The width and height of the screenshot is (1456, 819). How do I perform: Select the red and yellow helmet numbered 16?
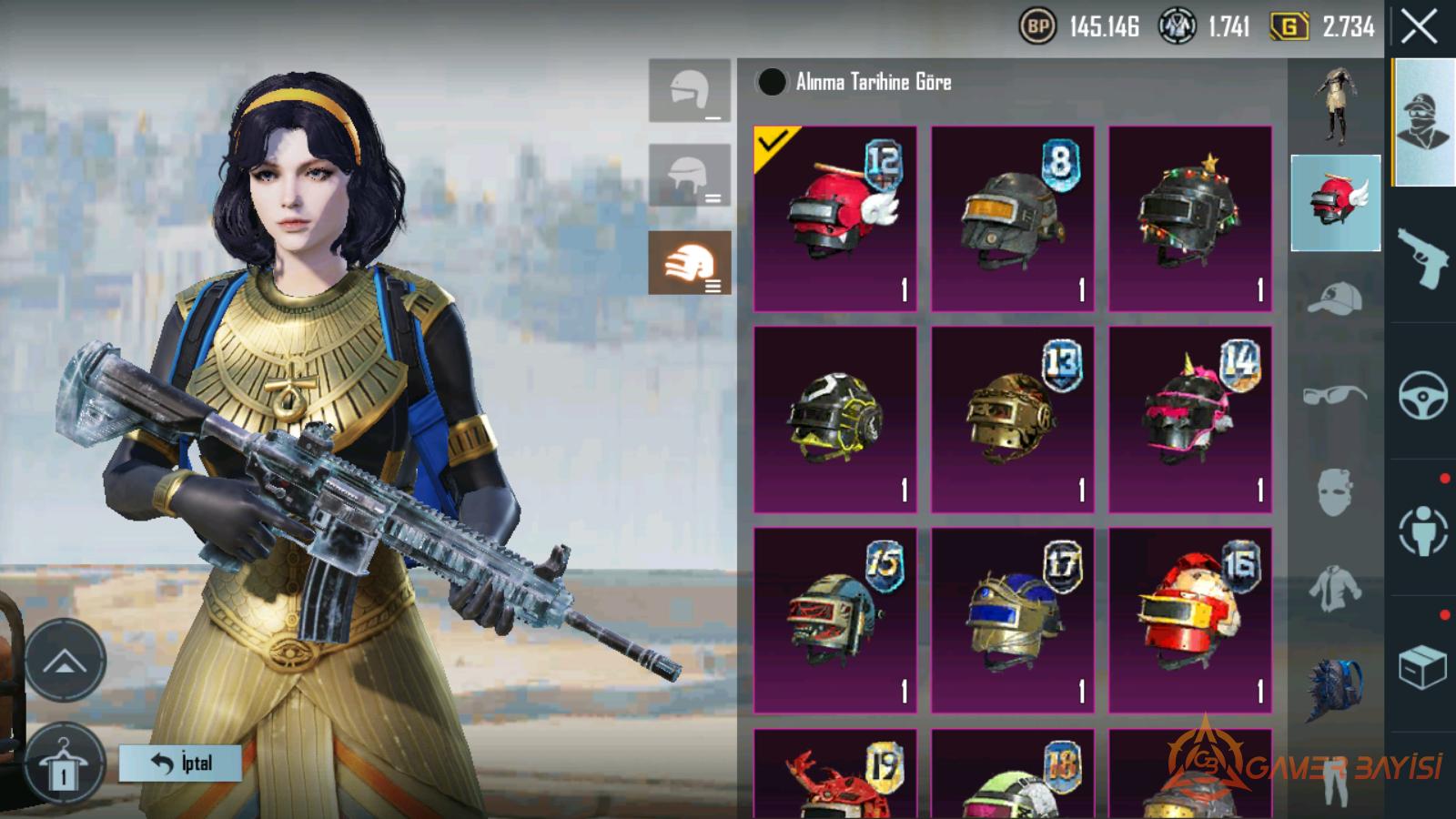[x=1189, y=620]
